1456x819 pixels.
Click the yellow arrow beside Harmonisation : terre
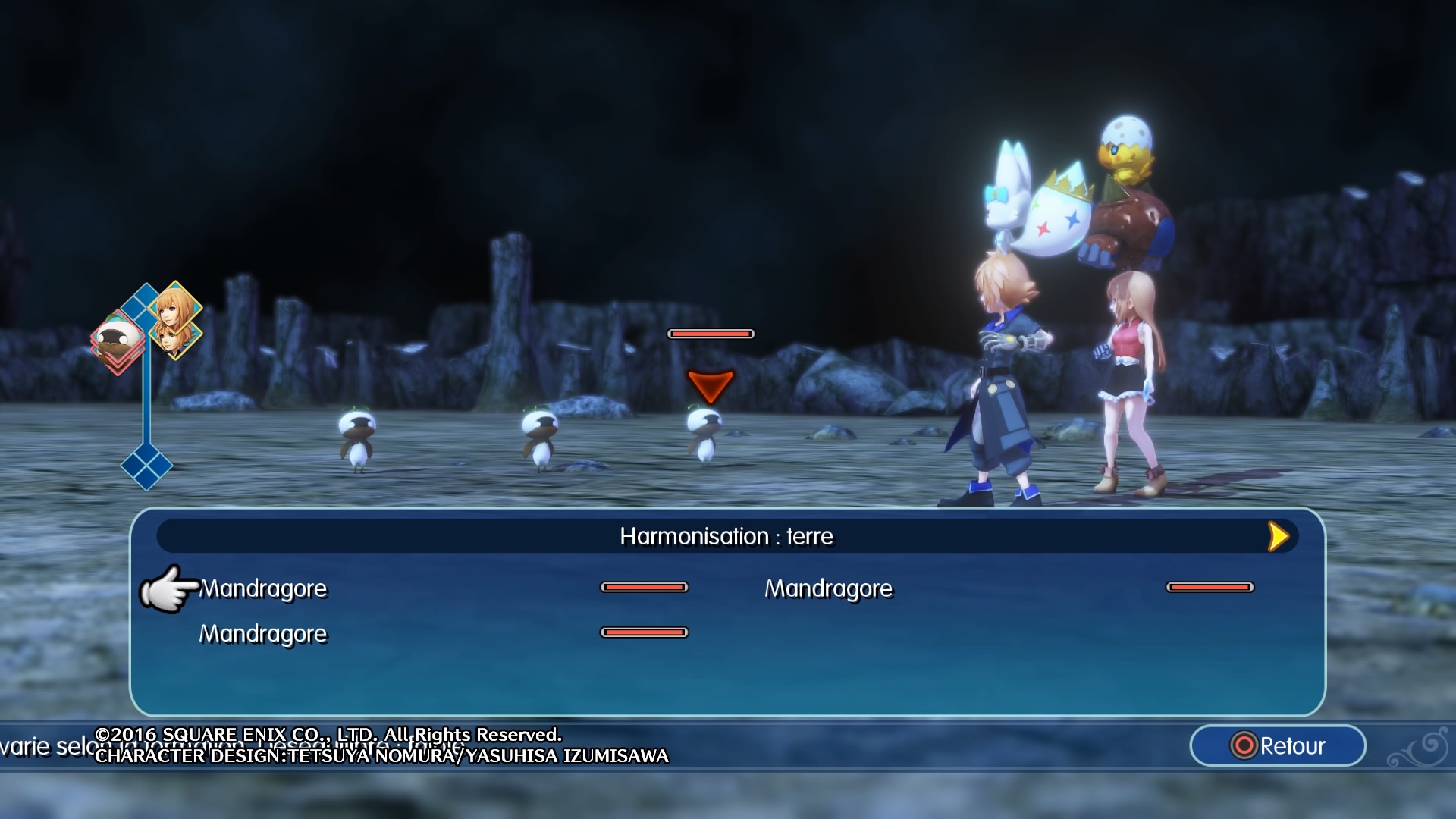point(1278,536)
